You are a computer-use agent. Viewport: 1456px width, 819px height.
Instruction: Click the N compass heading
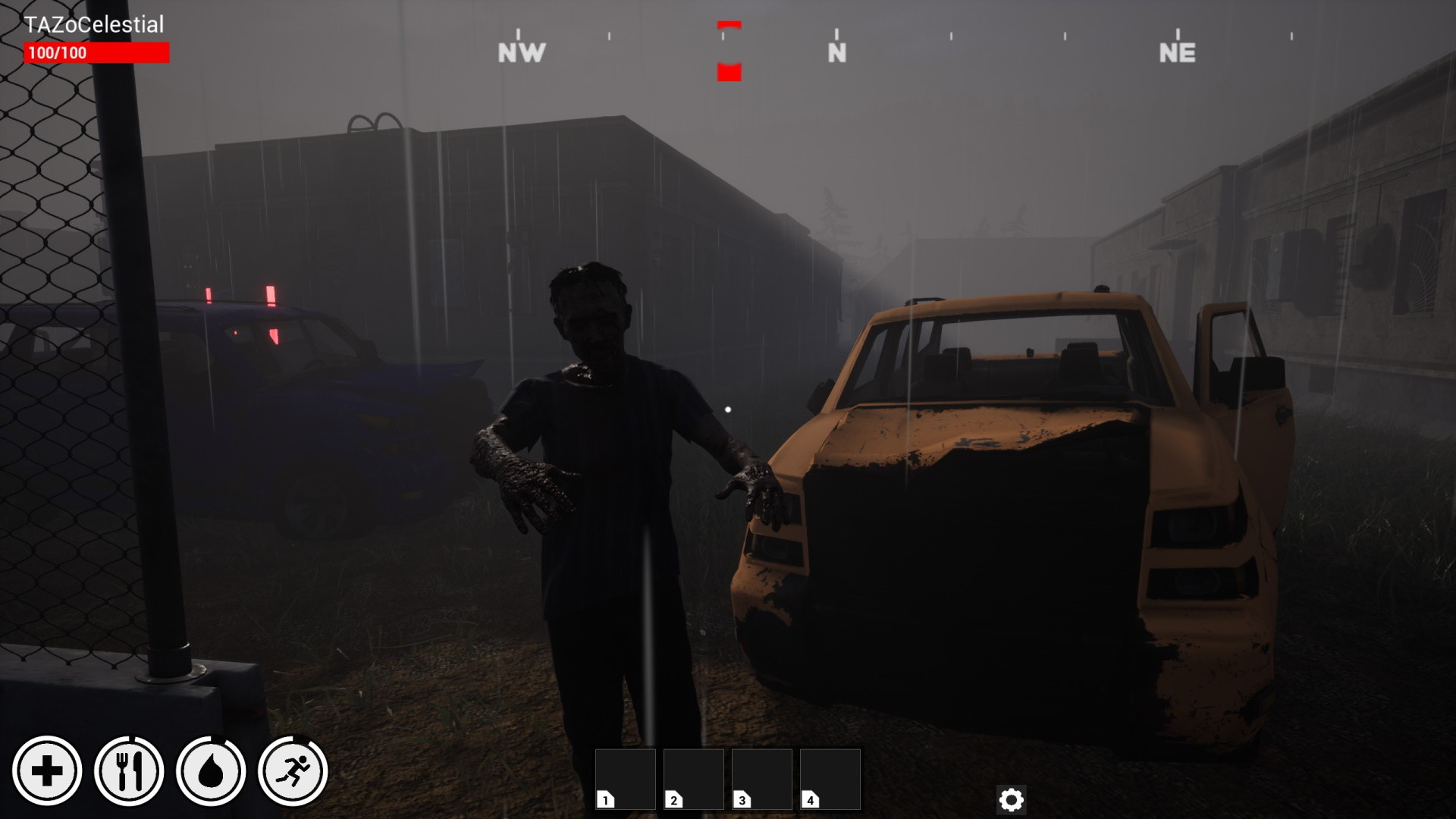836,52
